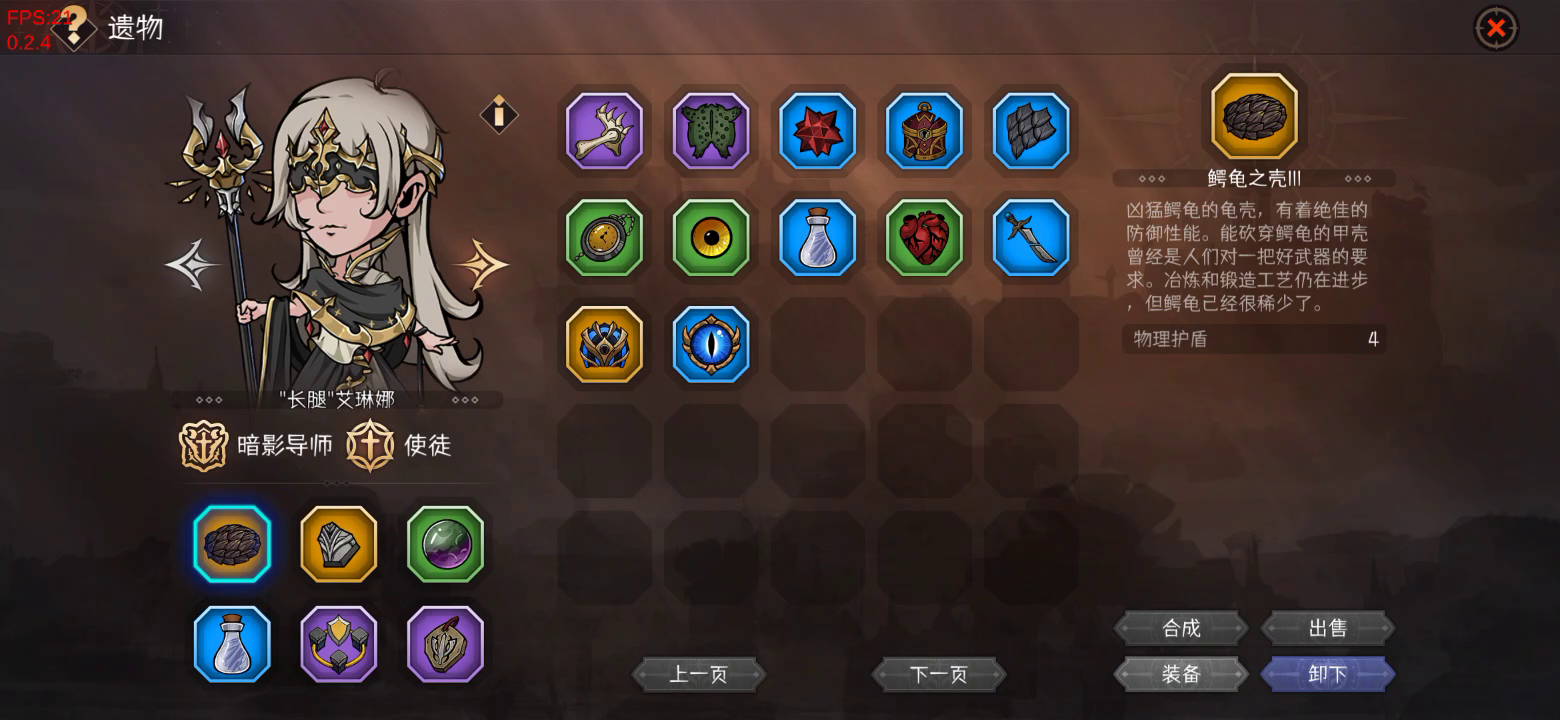Select the equipped green orb relic
This screenshot has width=1560, height=720.
coord(445,544)
